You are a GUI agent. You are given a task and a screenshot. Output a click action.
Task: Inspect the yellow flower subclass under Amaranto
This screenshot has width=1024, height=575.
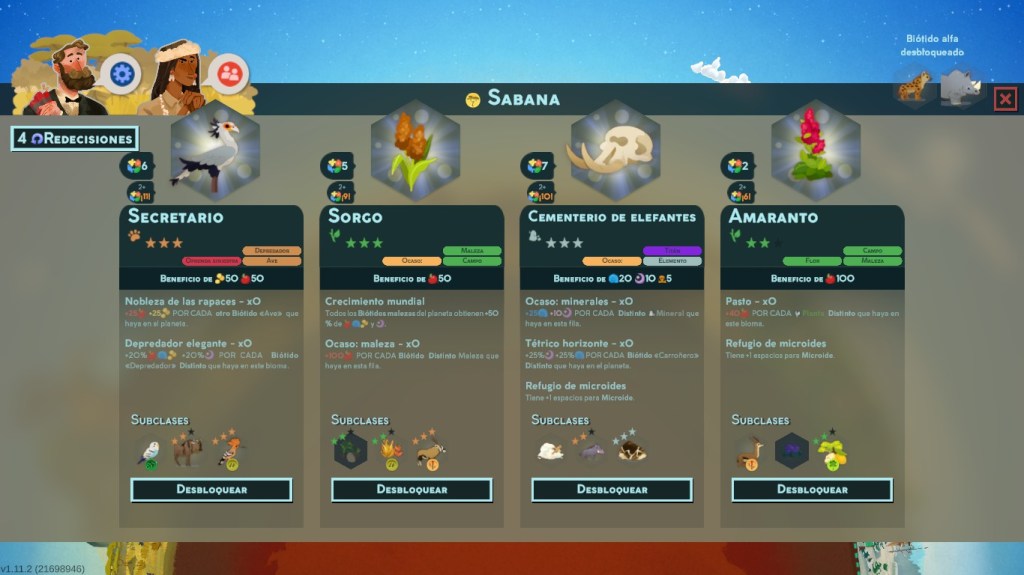(x=831, y=452)
